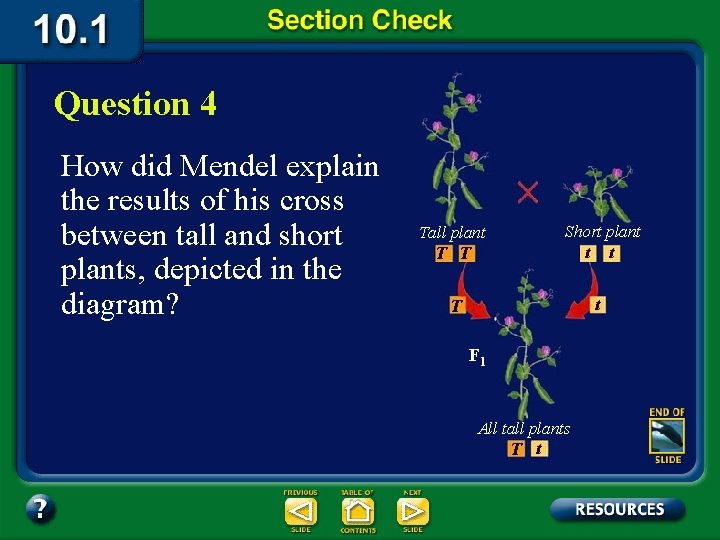Click the question mark help button
Image resolution: width=720 pixels, height=540 pixels.
point(40,509)
